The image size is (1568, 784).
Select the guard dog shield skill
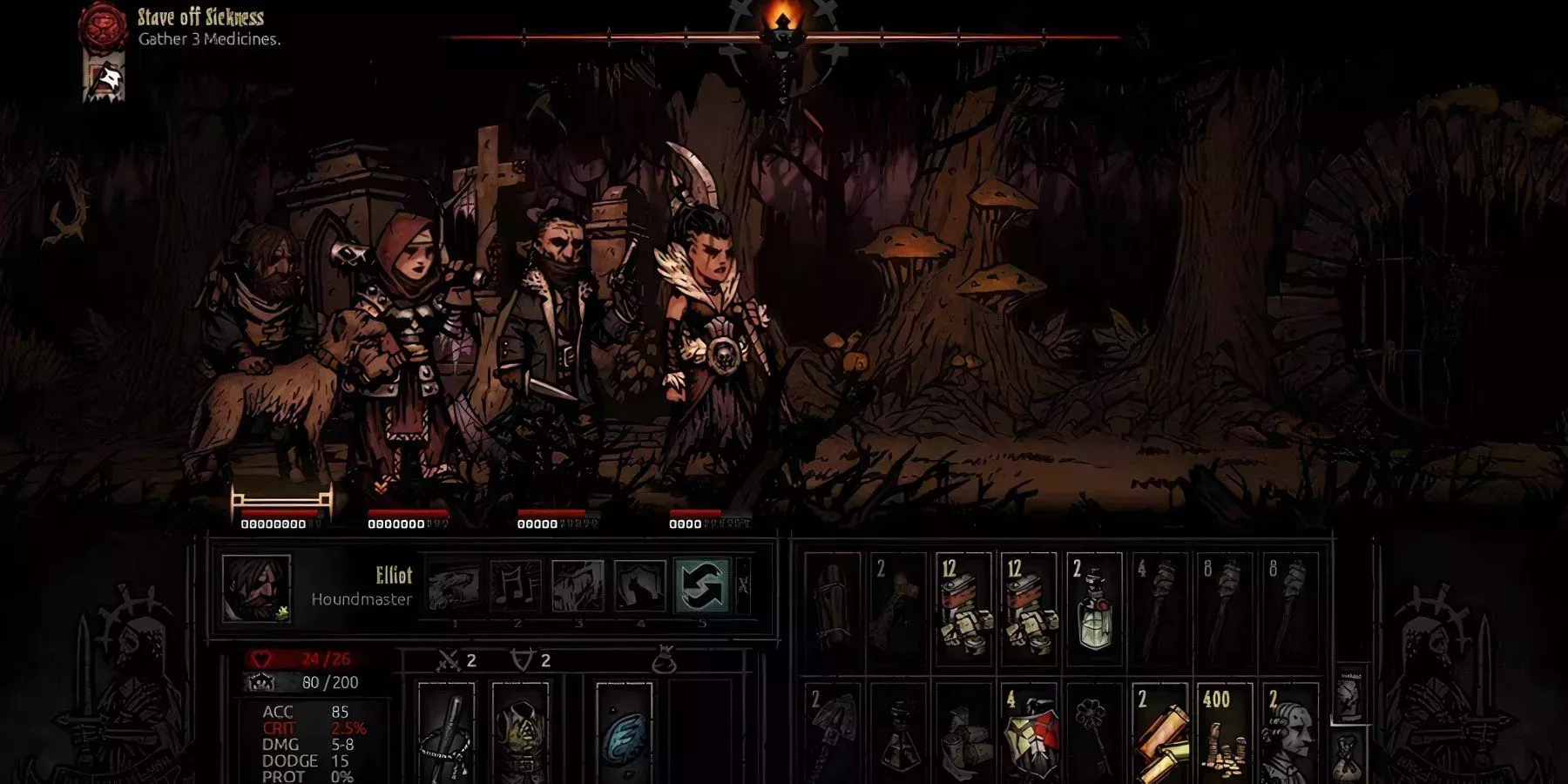point(639,585)
